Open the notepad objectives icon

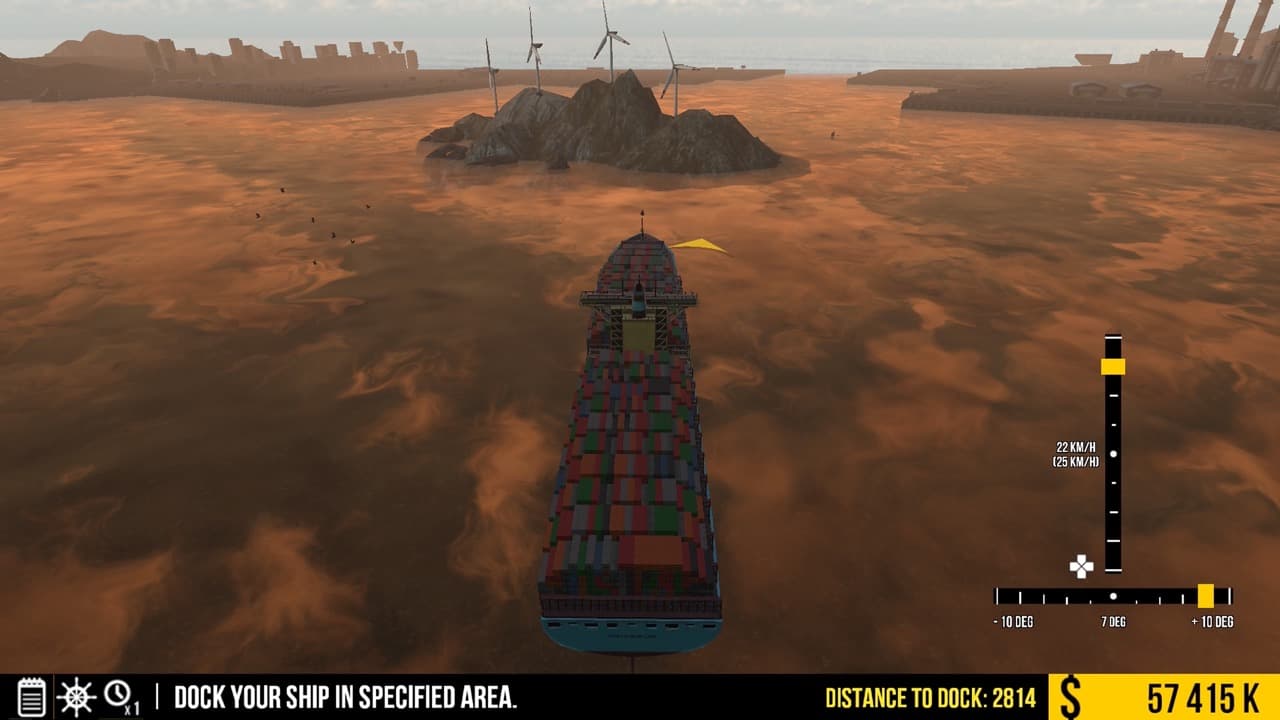pyautogui.click(x=32, y=696)
